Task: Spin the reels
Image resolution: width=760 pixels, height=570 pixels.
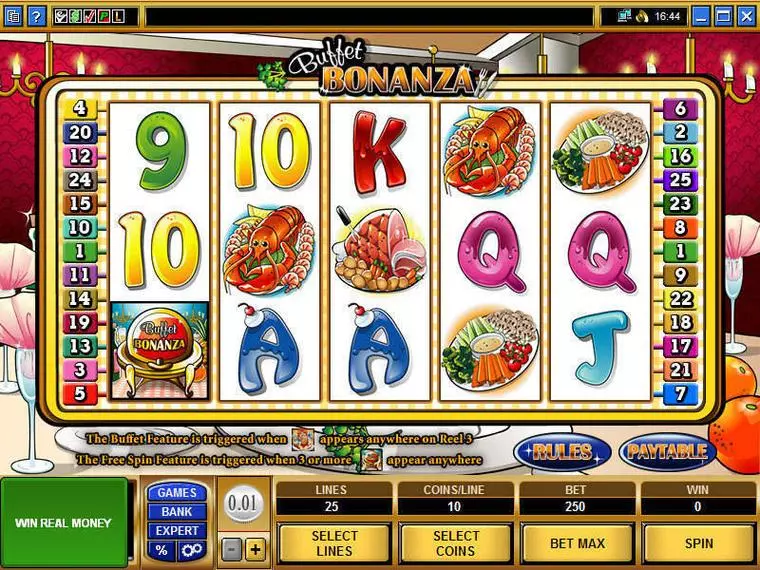Action: 698,543
